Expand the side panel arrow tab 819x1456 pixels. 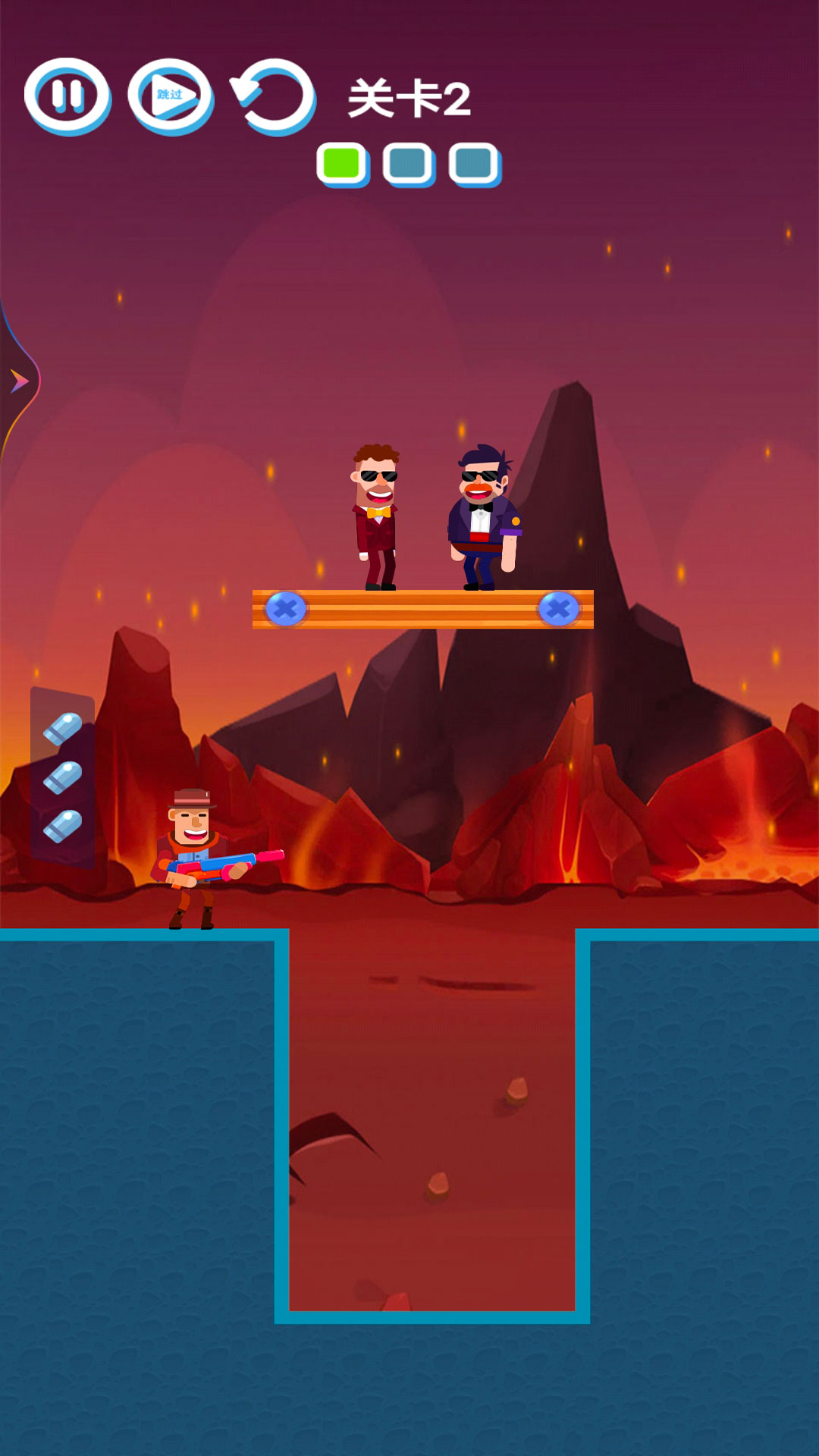18,381
